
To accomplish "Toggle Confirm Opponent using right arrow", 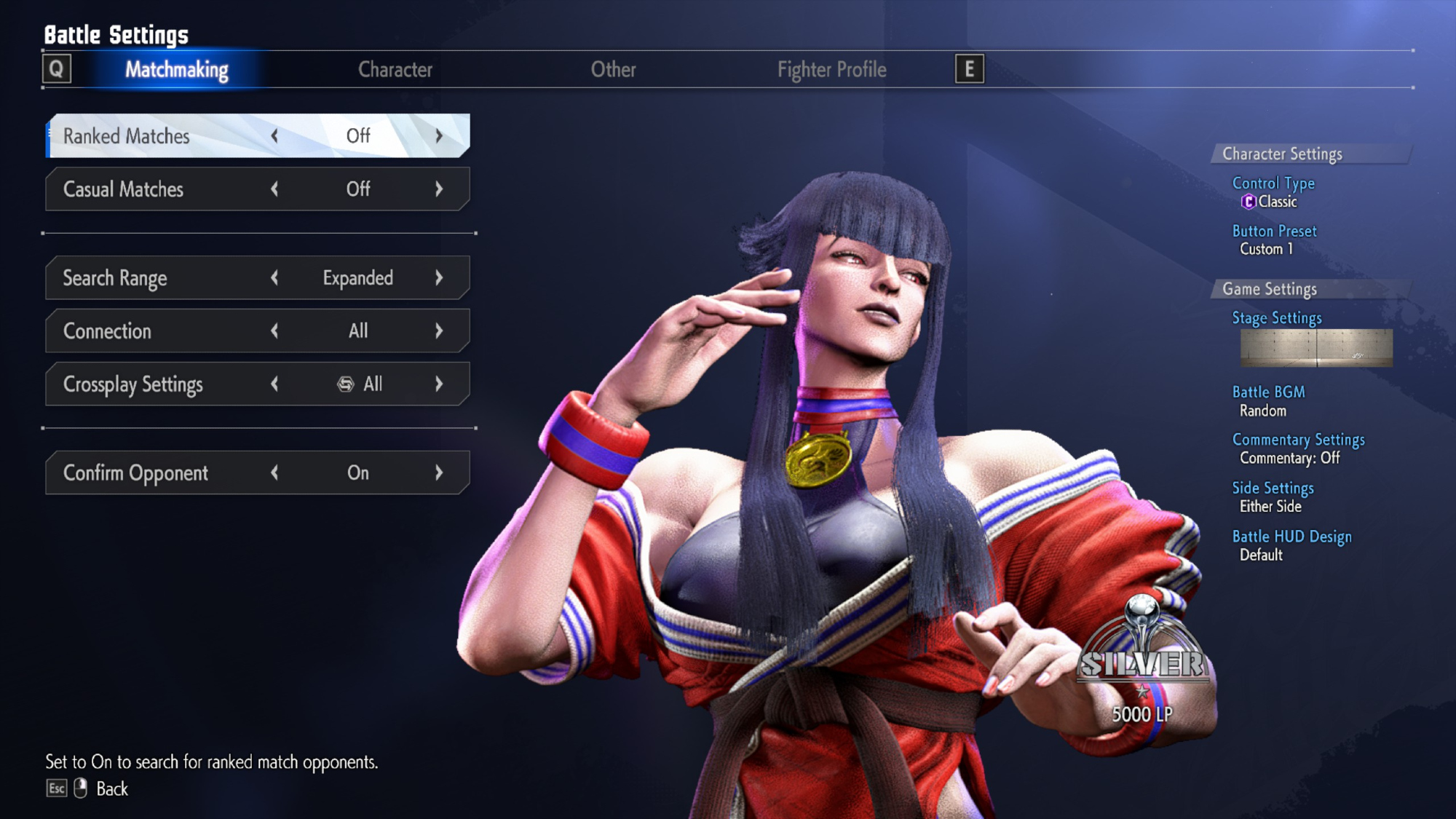I will point(439,473).
